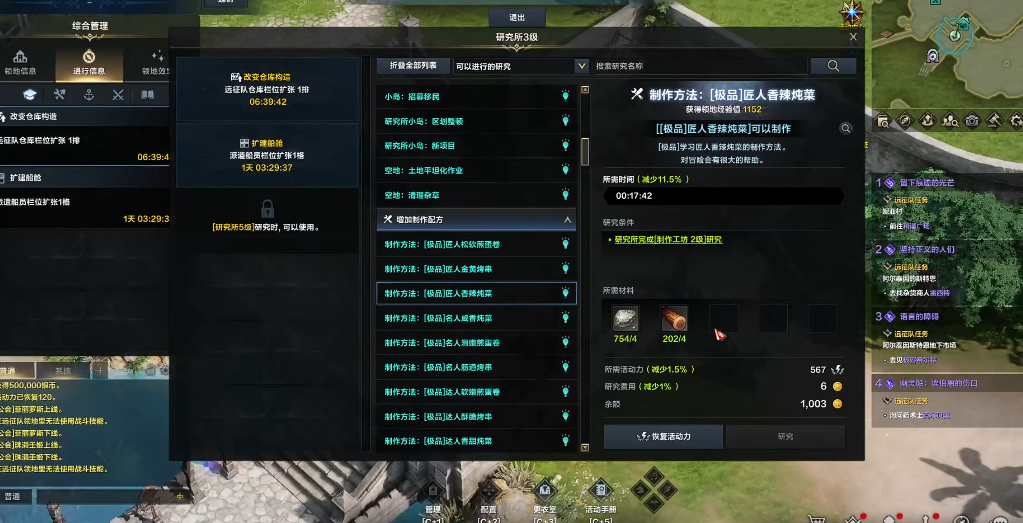Click the magnifying glass search button
This screenshot has width=1023, height=523.
[x=832, y=66]
